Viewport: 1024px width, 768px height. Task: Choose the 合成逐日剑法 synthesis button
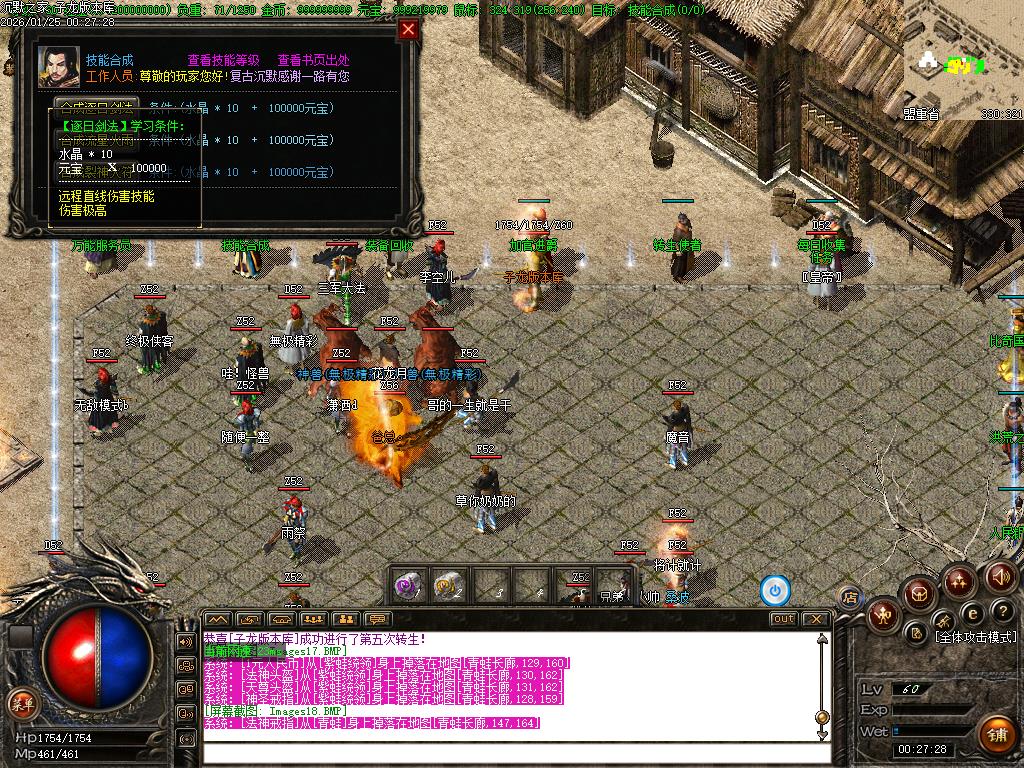click(x=96, y=107)
